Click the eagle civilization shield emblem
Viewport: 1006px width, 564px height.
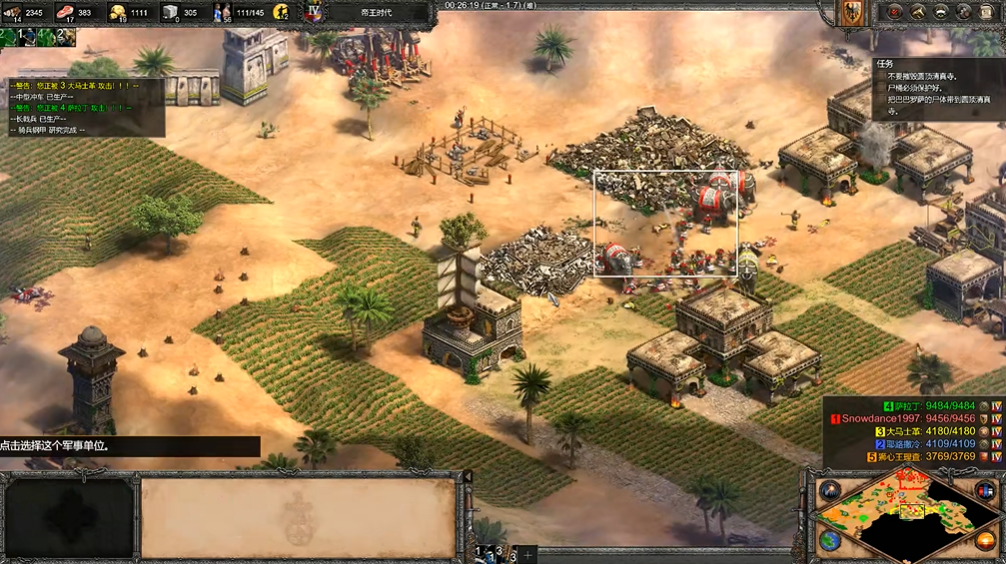click(853, 12)
